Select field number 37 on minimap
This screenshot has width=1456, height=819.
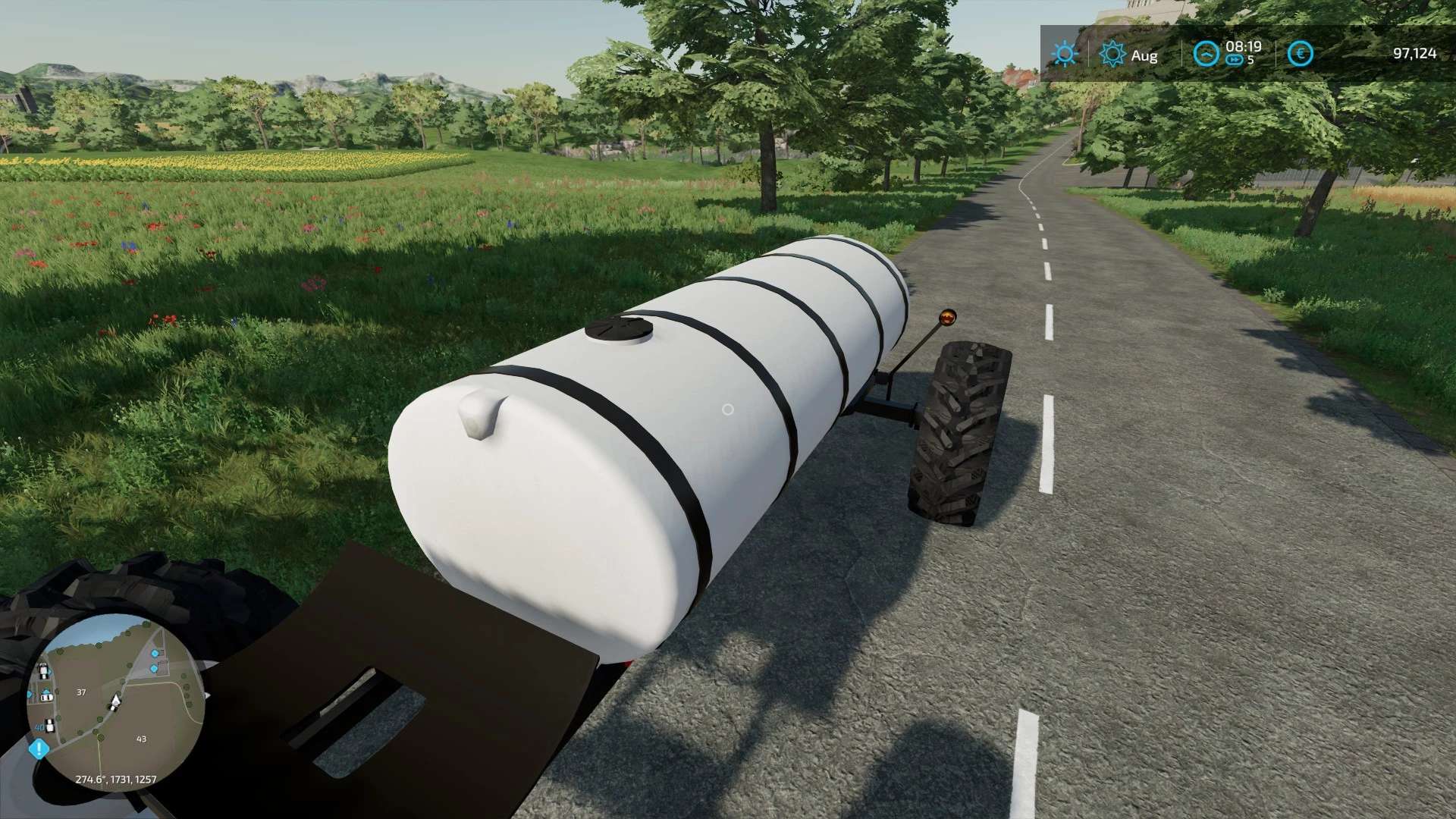pos(81,692)
